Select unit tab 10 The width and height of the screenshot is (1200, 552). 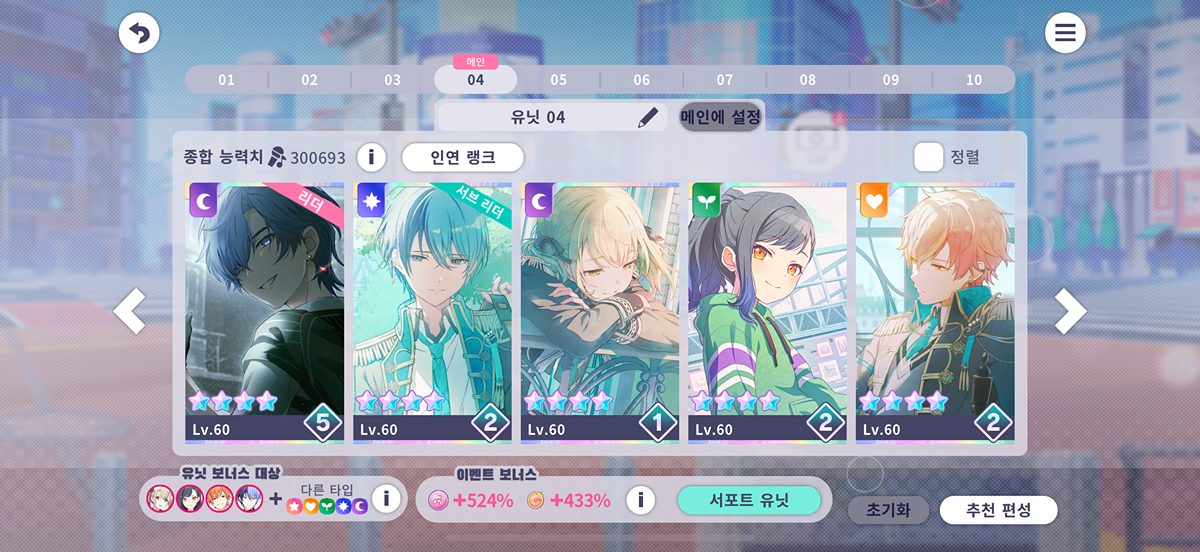point(973,80)
